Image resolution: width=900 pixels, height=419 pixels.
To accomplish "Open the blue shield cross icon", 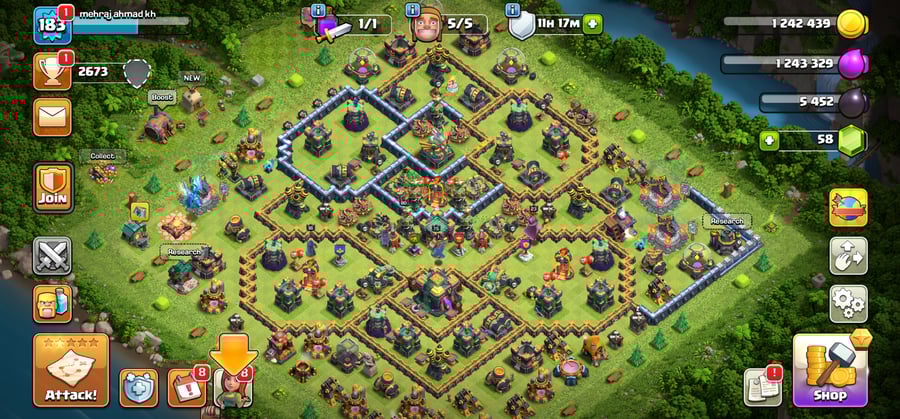I will coord(139,387).
